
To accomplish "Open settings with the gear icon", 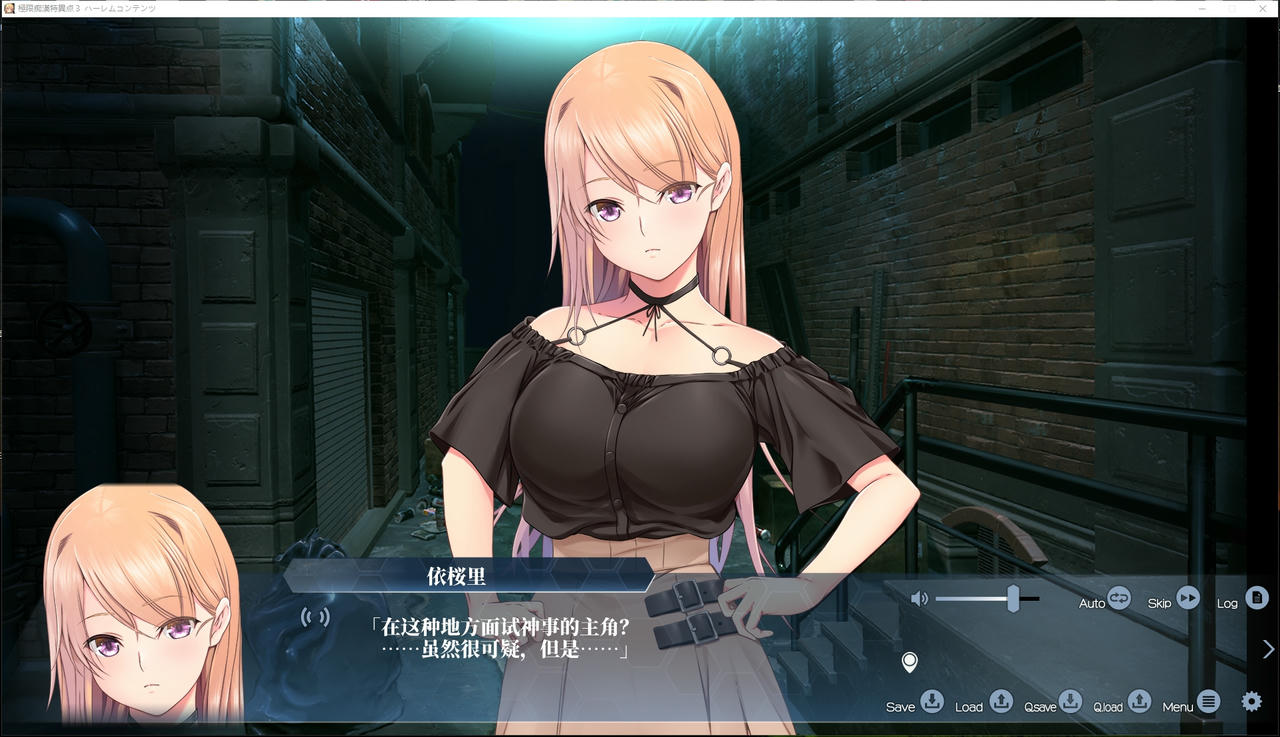I will click(1251, 701).
